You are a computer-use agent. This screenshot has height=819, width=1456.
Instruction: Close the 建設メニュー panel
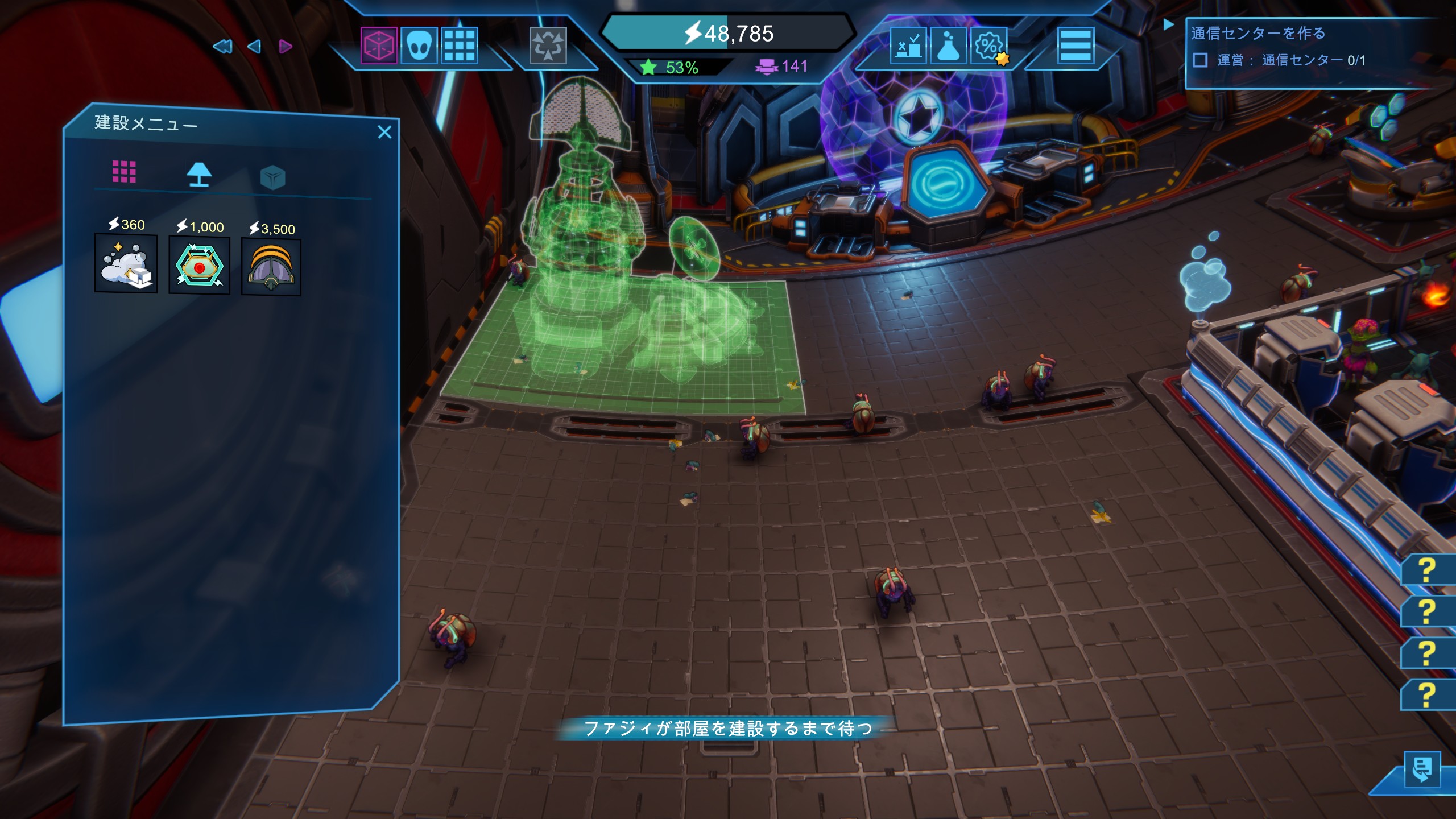384,132
